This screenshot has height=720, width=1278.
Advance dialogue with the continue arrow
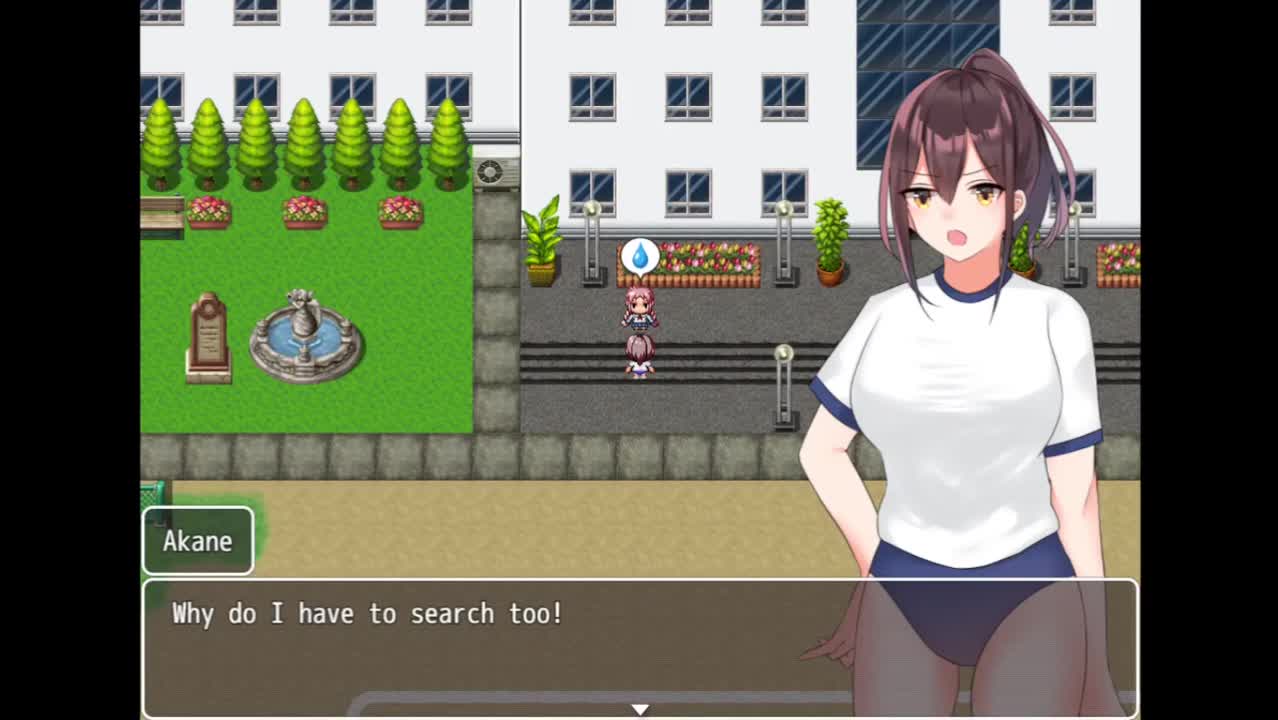pyautogui.click(x=640, y=709)
